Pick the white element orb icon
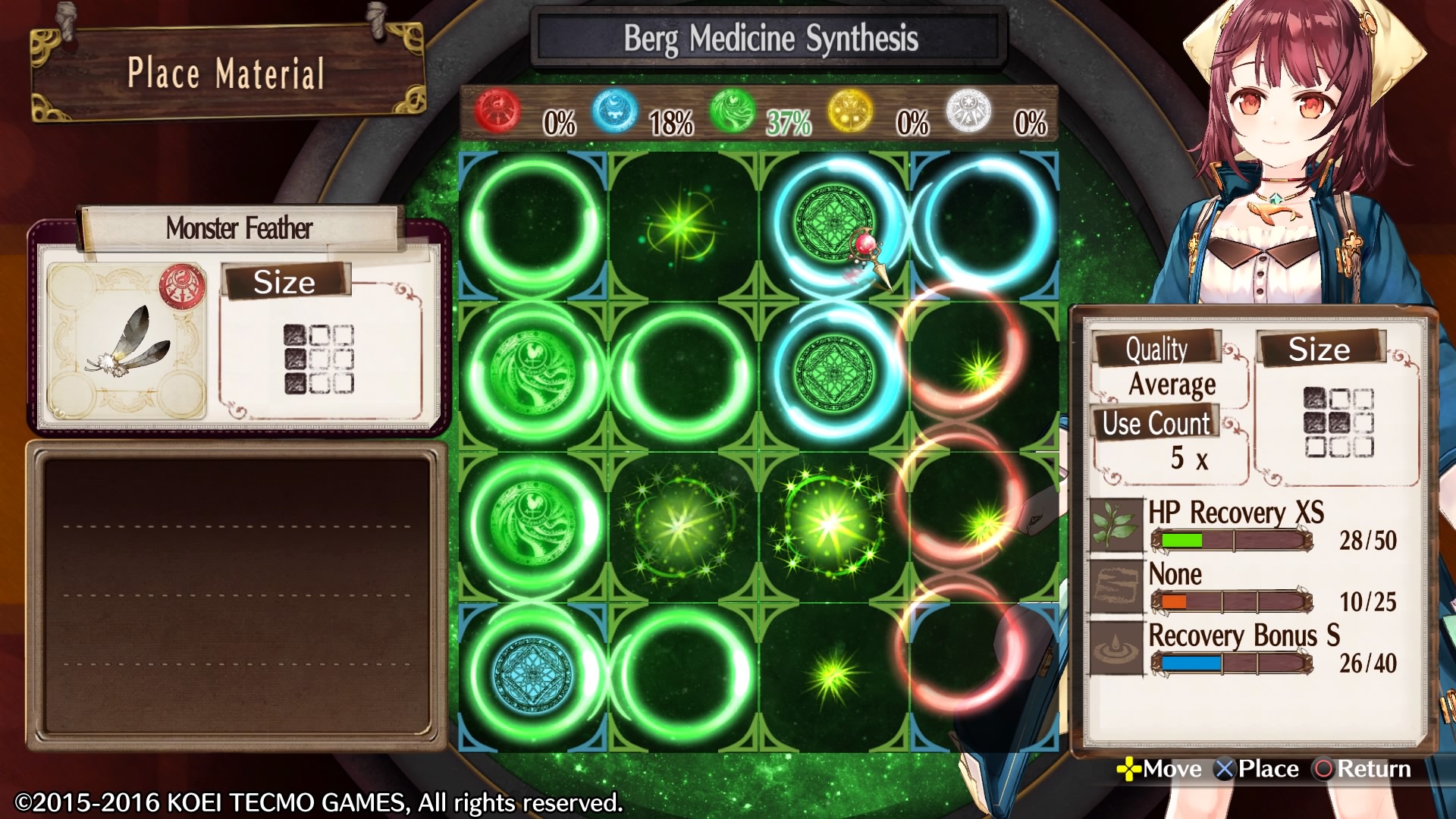 pos(968,111)
